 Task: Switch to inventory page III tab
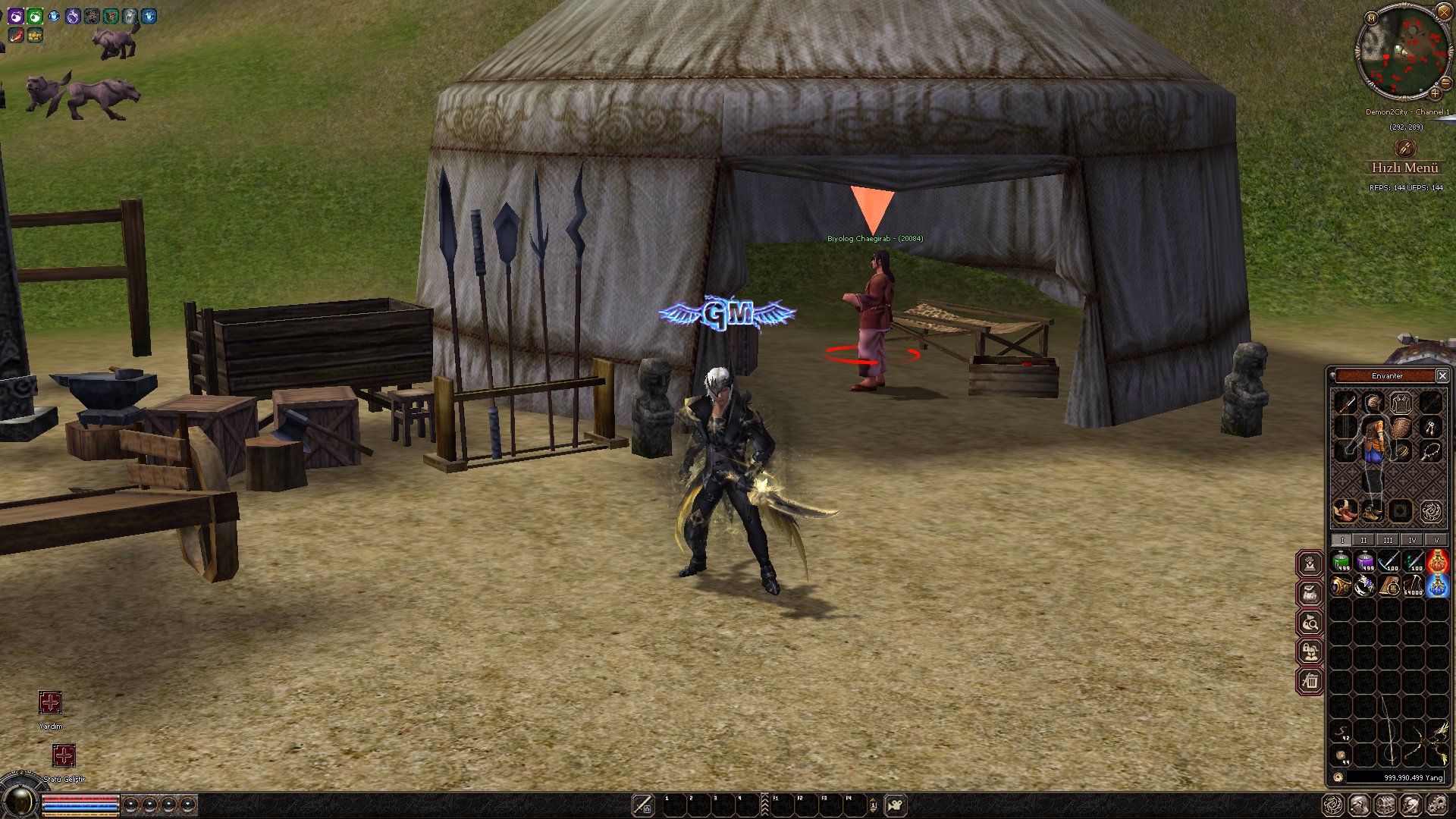click(x=1388, y=540)
